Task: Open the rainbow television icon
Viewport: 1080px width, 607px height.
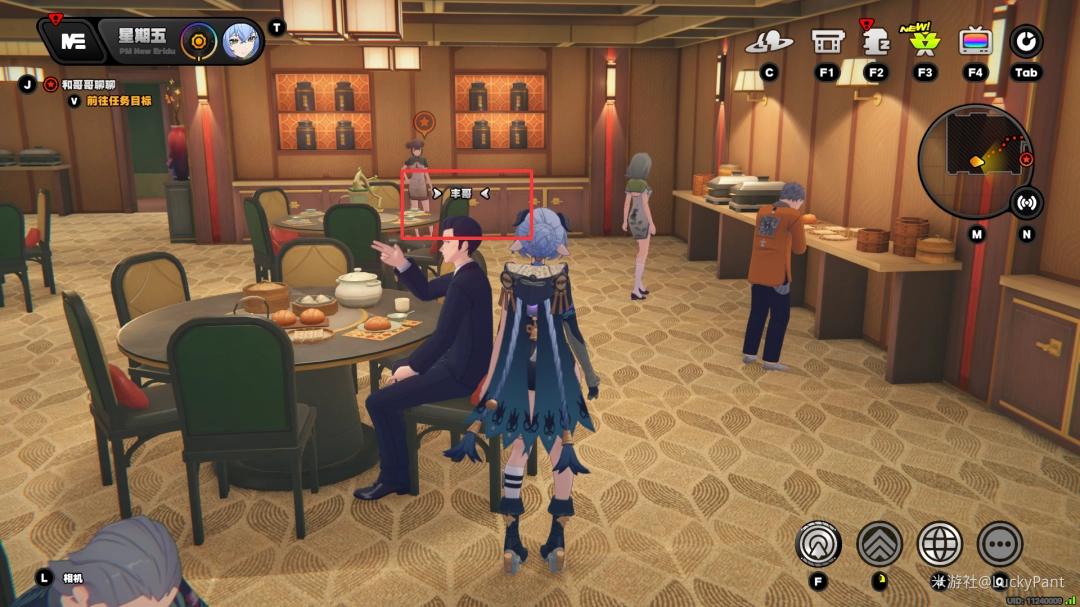Action: click(975, 42)
